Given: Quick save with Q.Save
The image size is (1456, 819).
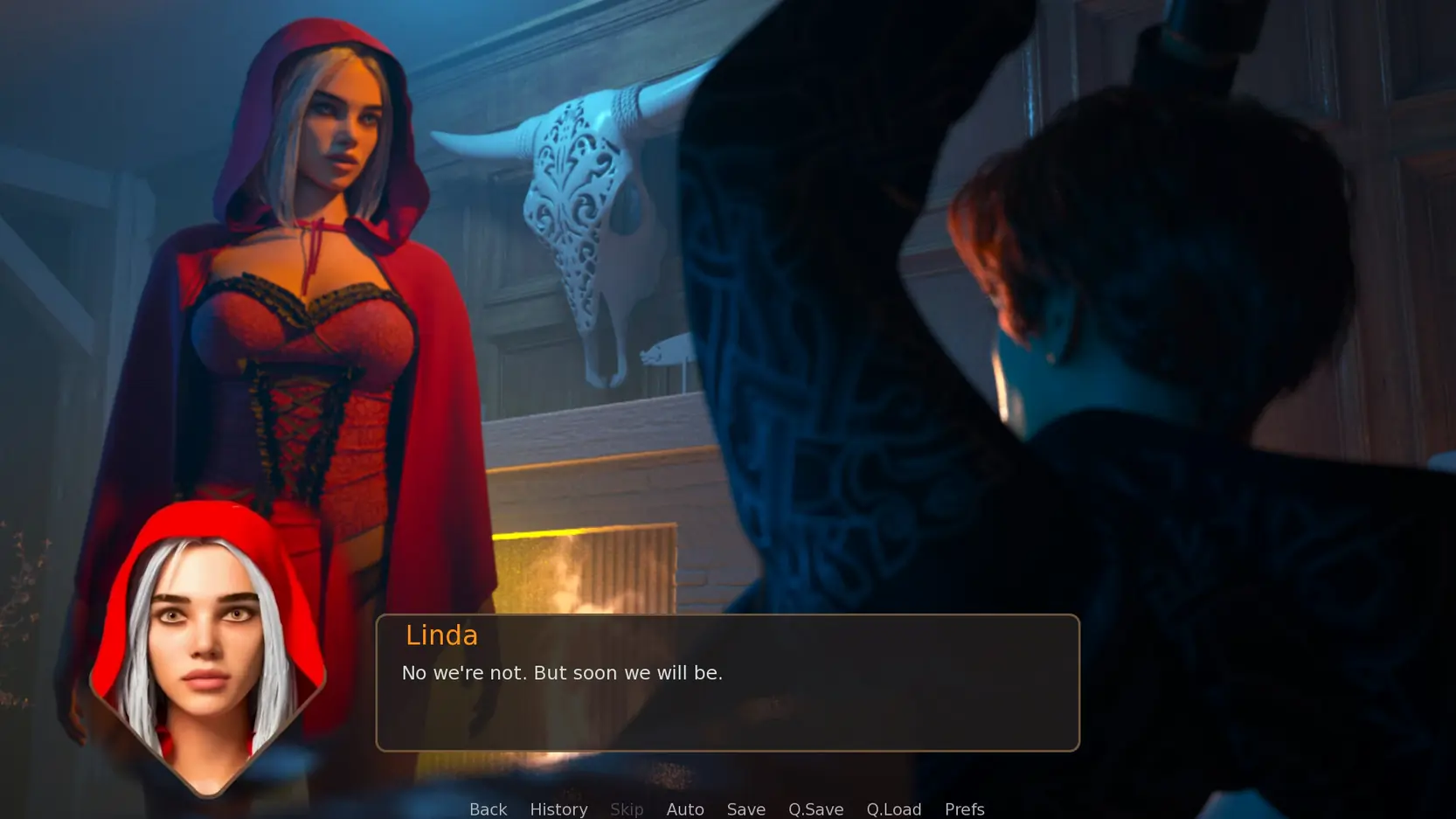Looking at the screenshot, I should (815, 809).
